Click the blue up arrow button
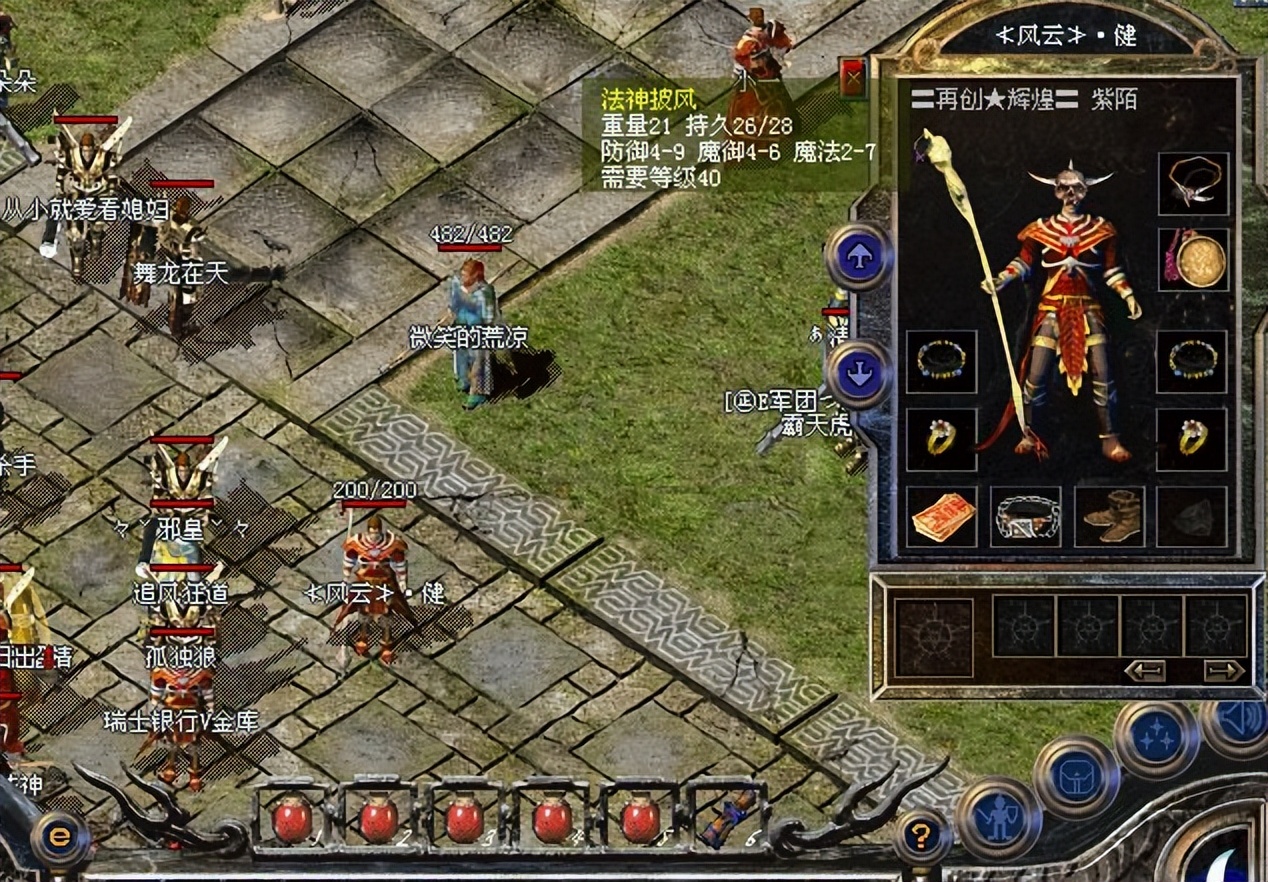Viewport: 1268px width, 882px height. tap(859, 257)
